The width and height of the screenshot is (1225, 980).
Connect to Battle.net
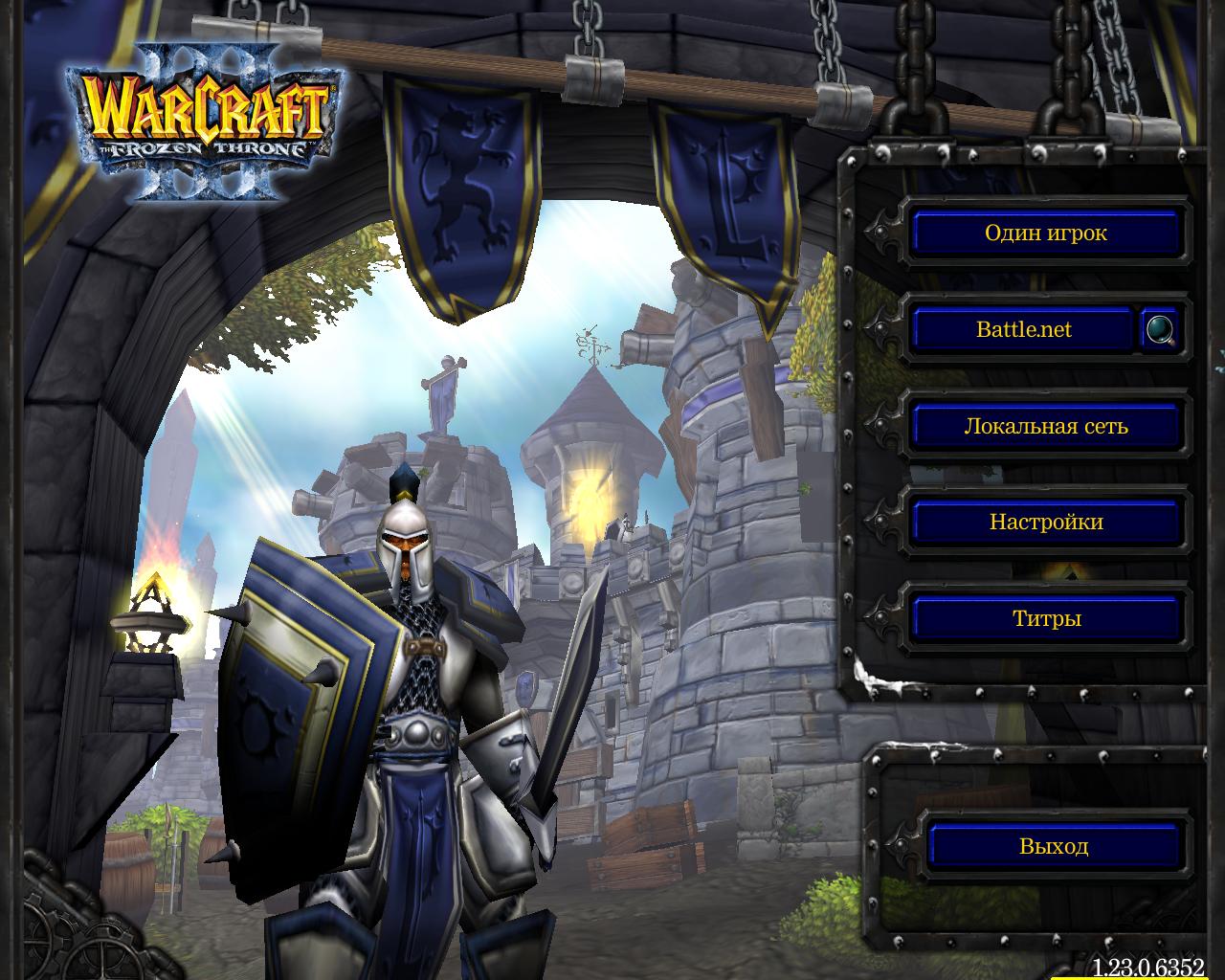1022,329
